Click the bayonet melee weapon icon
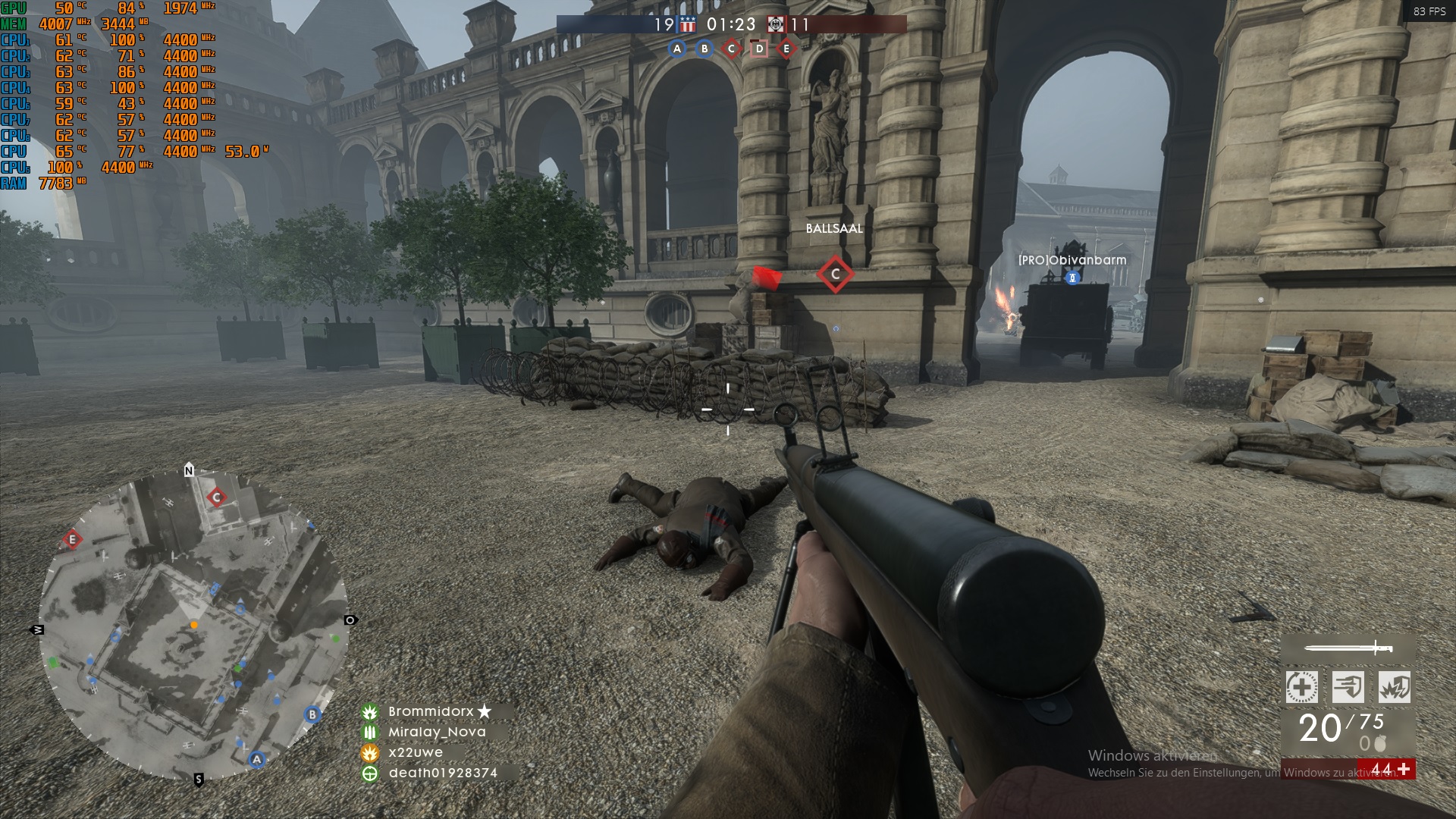The height and width of the screenshot is (819, 1456). [x=1348, y=649]
